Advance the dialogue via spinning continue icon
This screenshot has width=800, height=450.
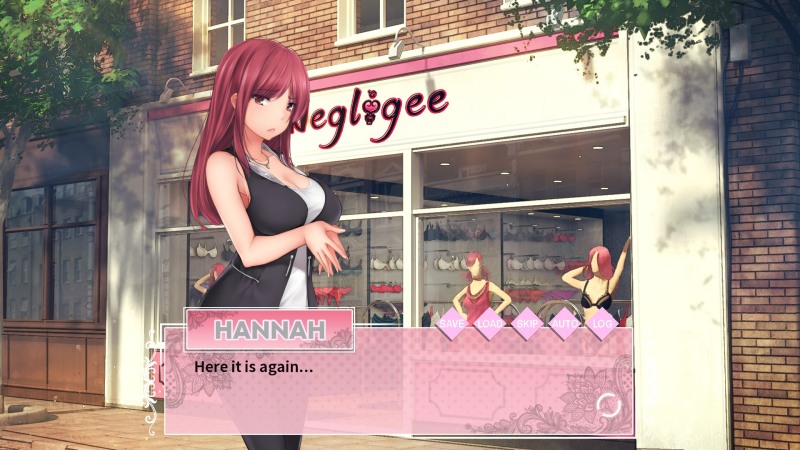(x=607, y=405)
